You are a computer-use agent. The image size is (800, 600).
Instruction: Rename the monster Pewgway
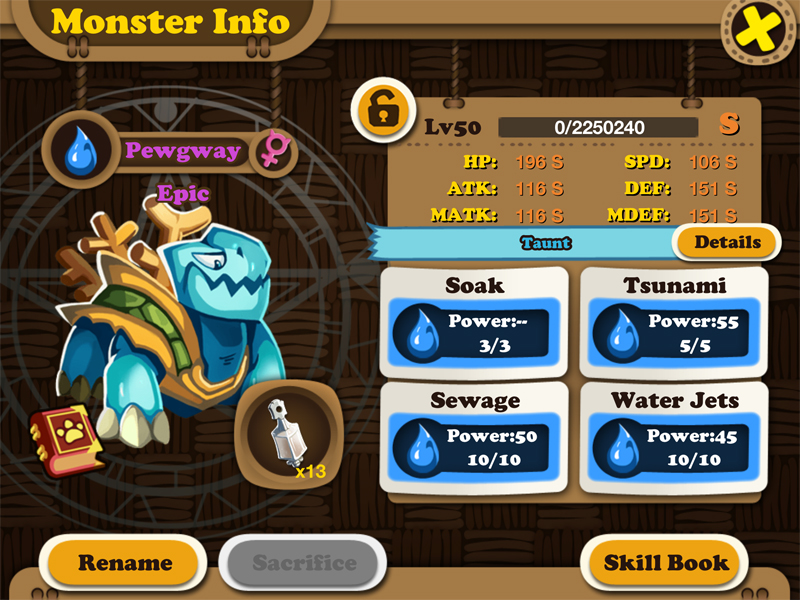pyautogui.click(x=125, y=563)
